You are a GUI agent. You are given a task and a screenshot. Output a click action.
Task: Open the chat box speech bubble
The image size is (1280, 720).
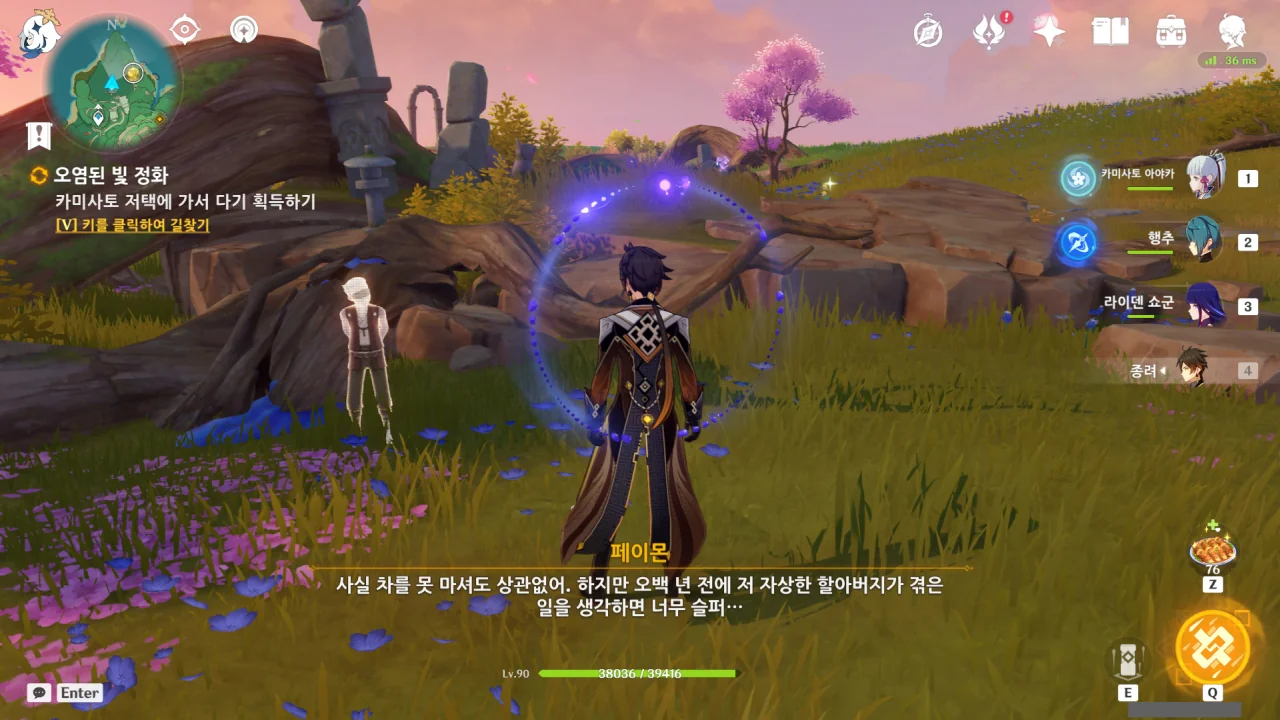coord(40,692)
